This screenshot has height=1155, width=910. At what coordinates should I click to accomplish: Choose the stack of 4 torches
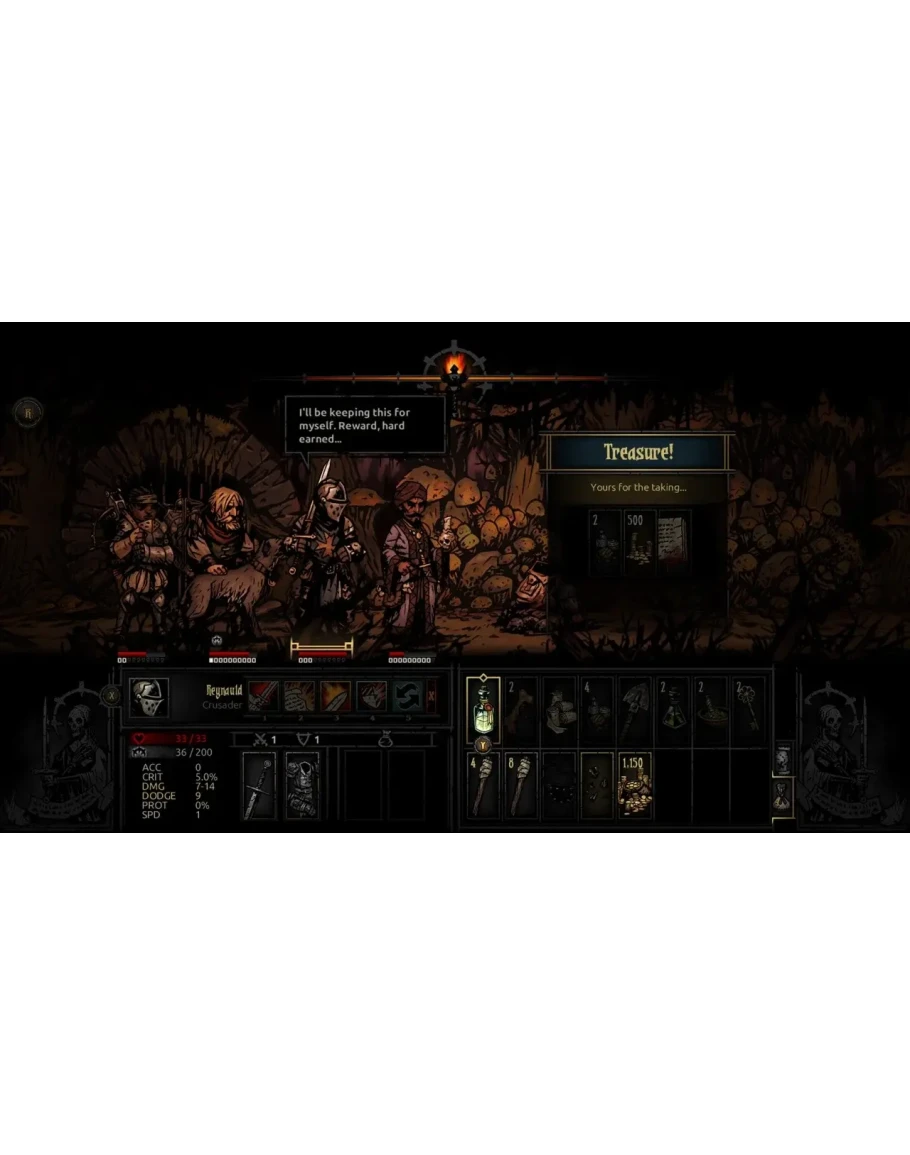(483, 786)
